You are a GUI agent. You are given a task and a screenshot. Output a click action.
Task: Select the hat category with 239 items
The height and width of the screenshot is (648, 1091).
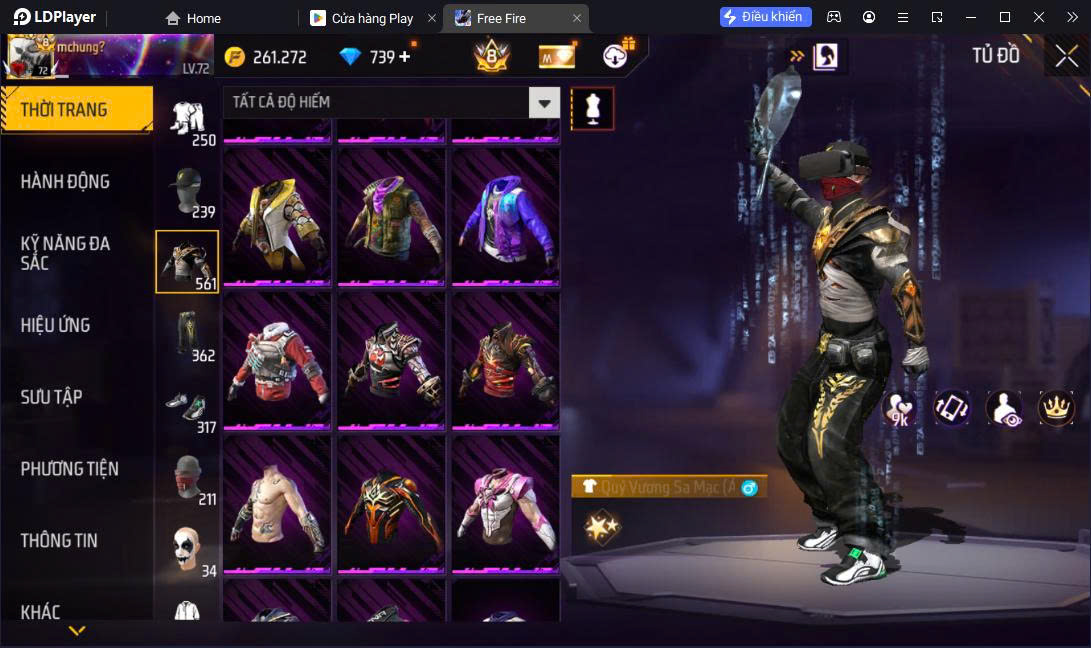point(187,190)
